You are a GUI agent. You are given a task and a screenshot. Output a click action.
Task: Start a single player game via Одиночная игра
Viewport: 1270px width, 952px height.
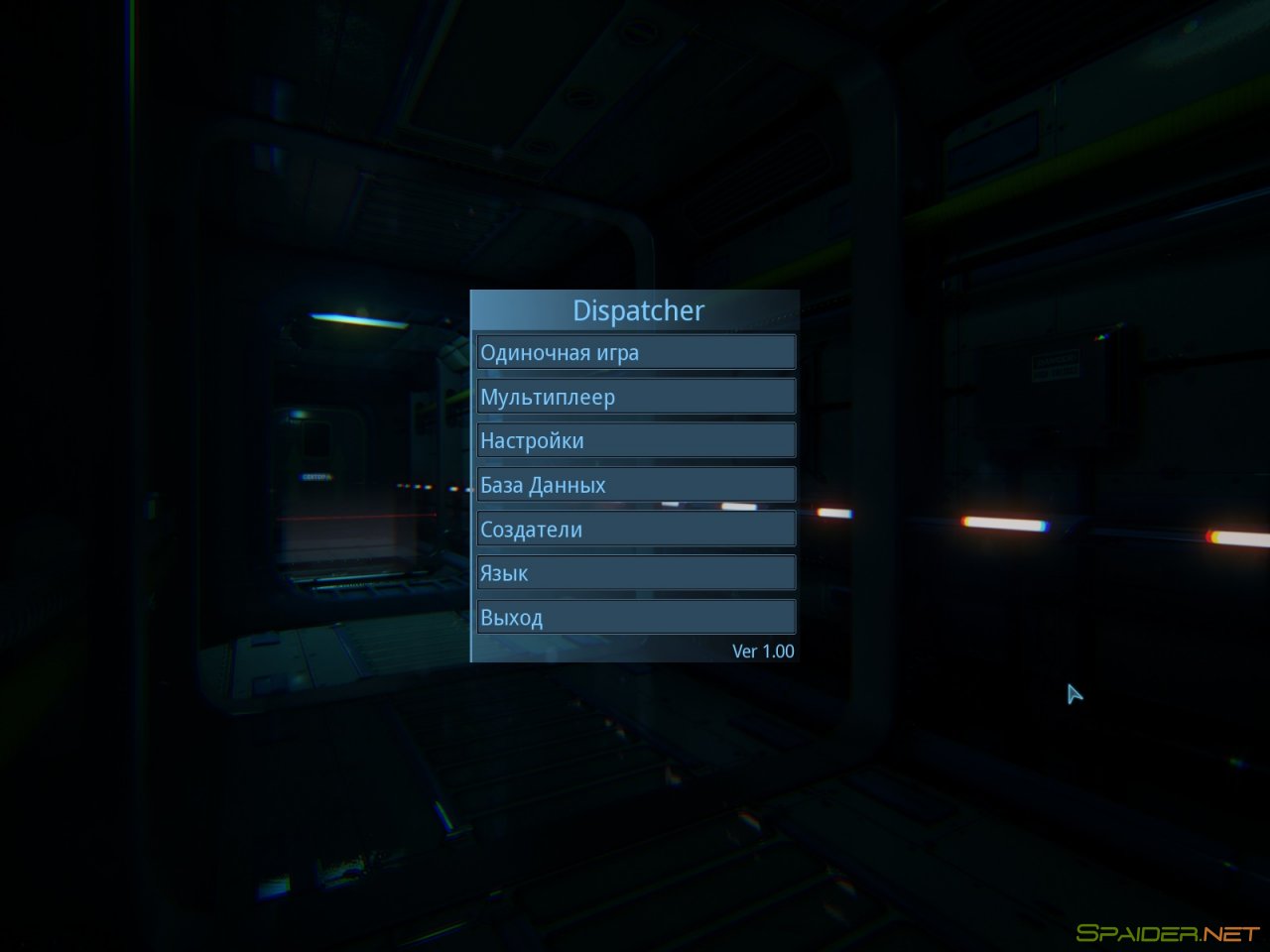(635, 352)
